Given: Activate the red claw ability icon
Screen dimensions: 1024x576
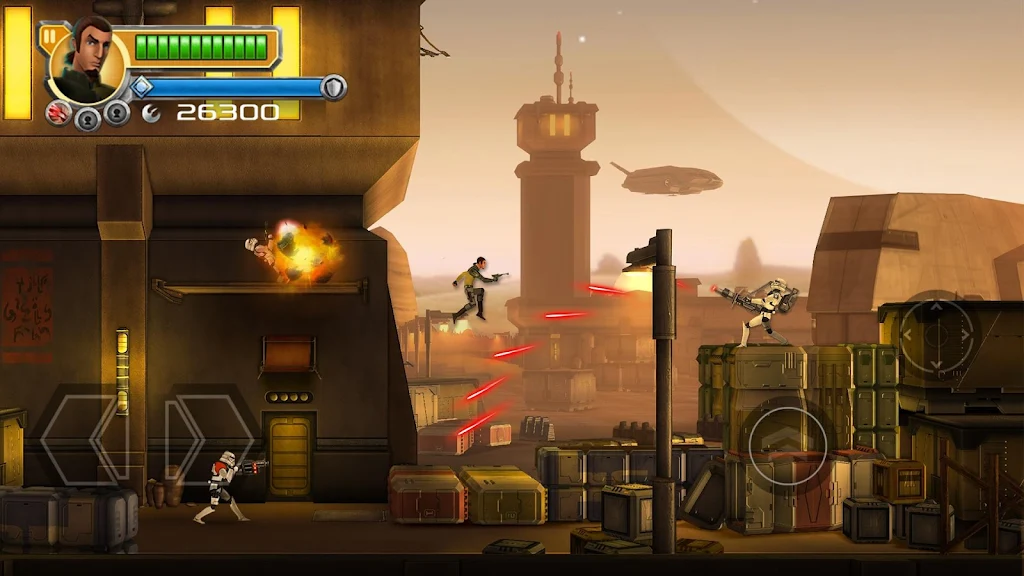Looking at the screenshot, I should click(59, 113).
